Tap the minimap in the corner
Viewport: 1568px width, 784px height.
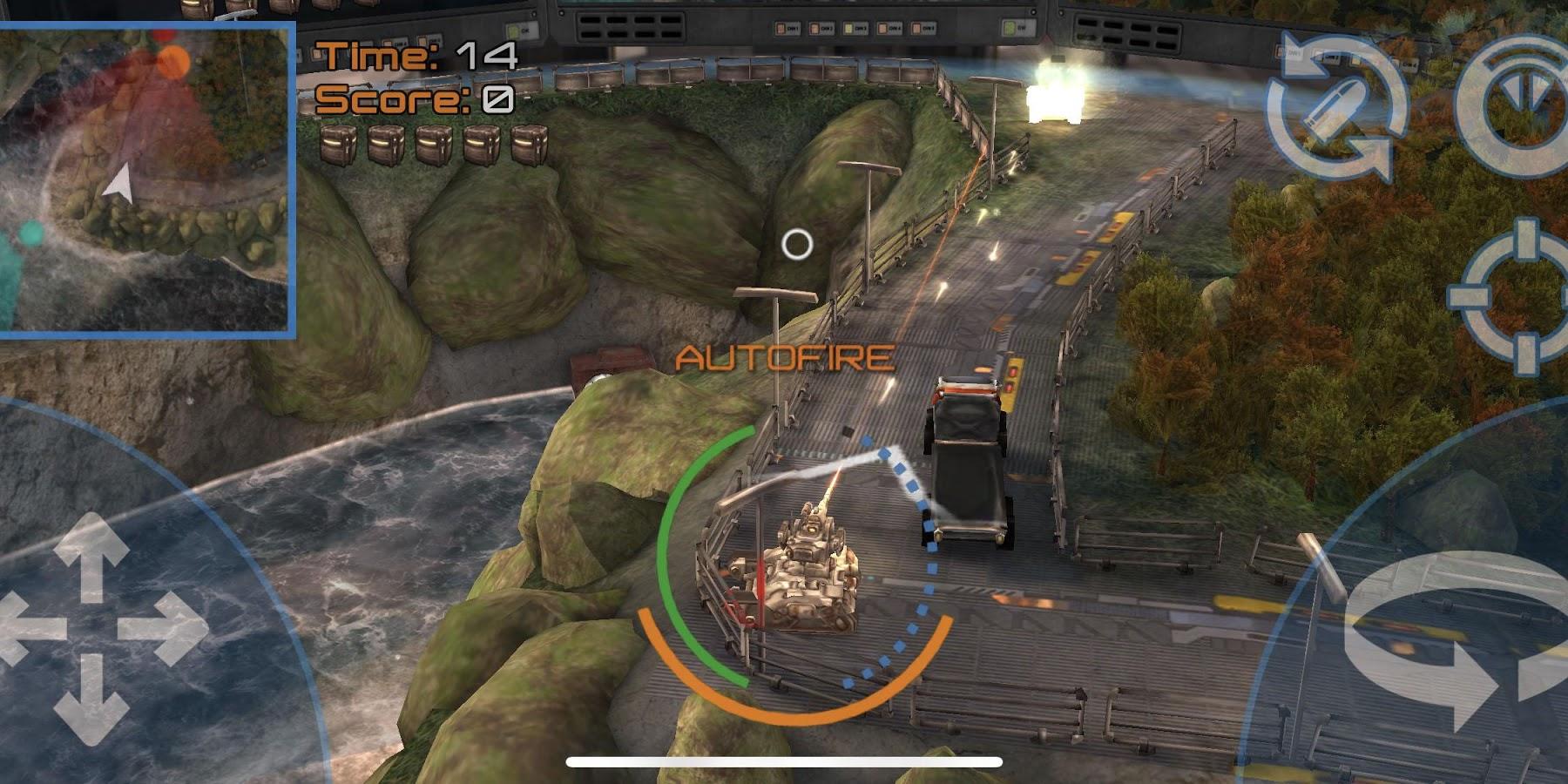145,179
